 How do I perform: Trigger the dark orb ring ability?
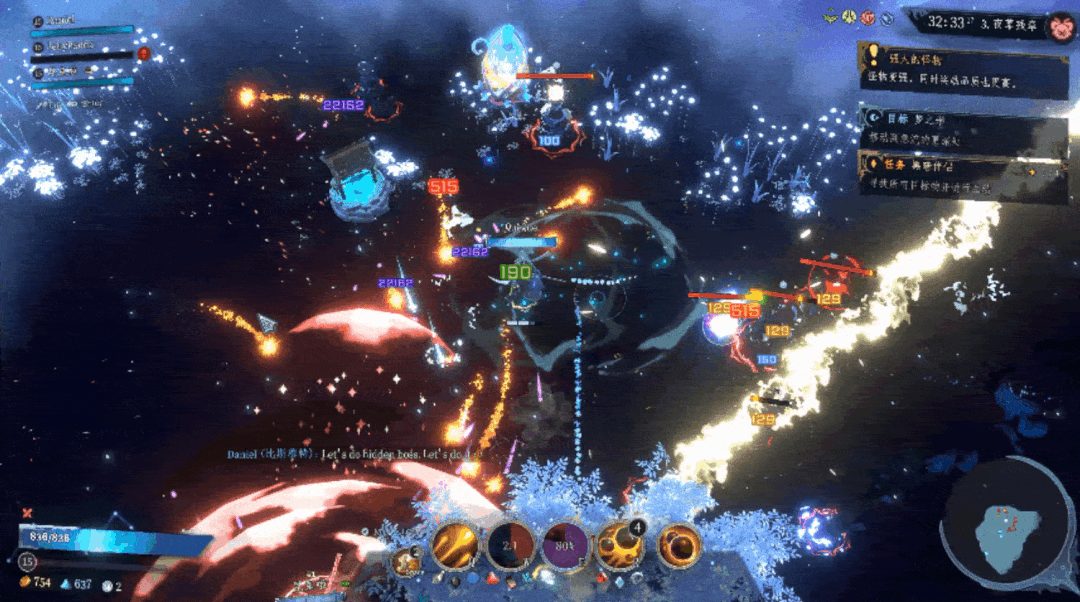(678, 546)
